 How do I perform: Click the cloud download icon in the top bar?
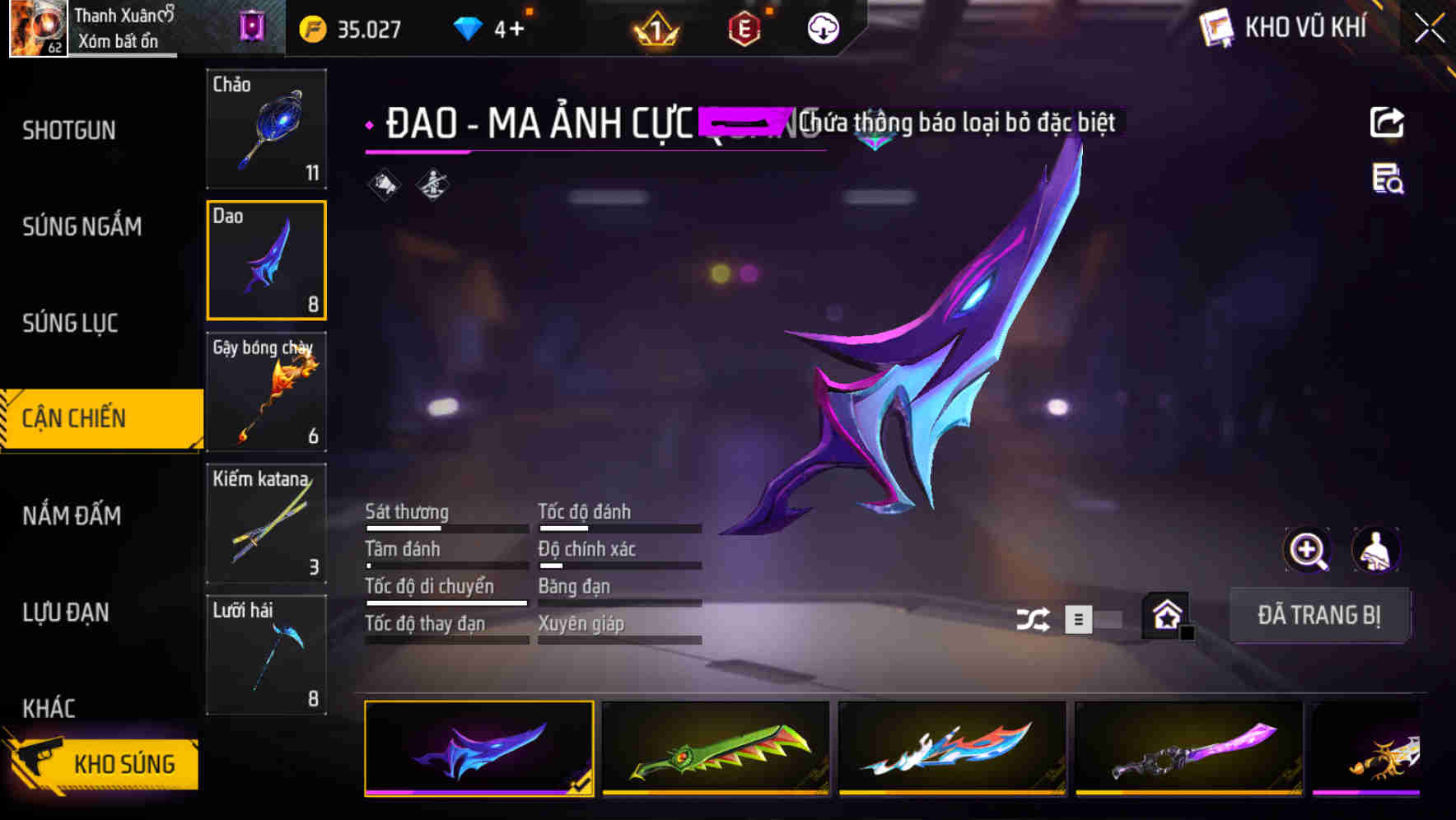(823, 27)
